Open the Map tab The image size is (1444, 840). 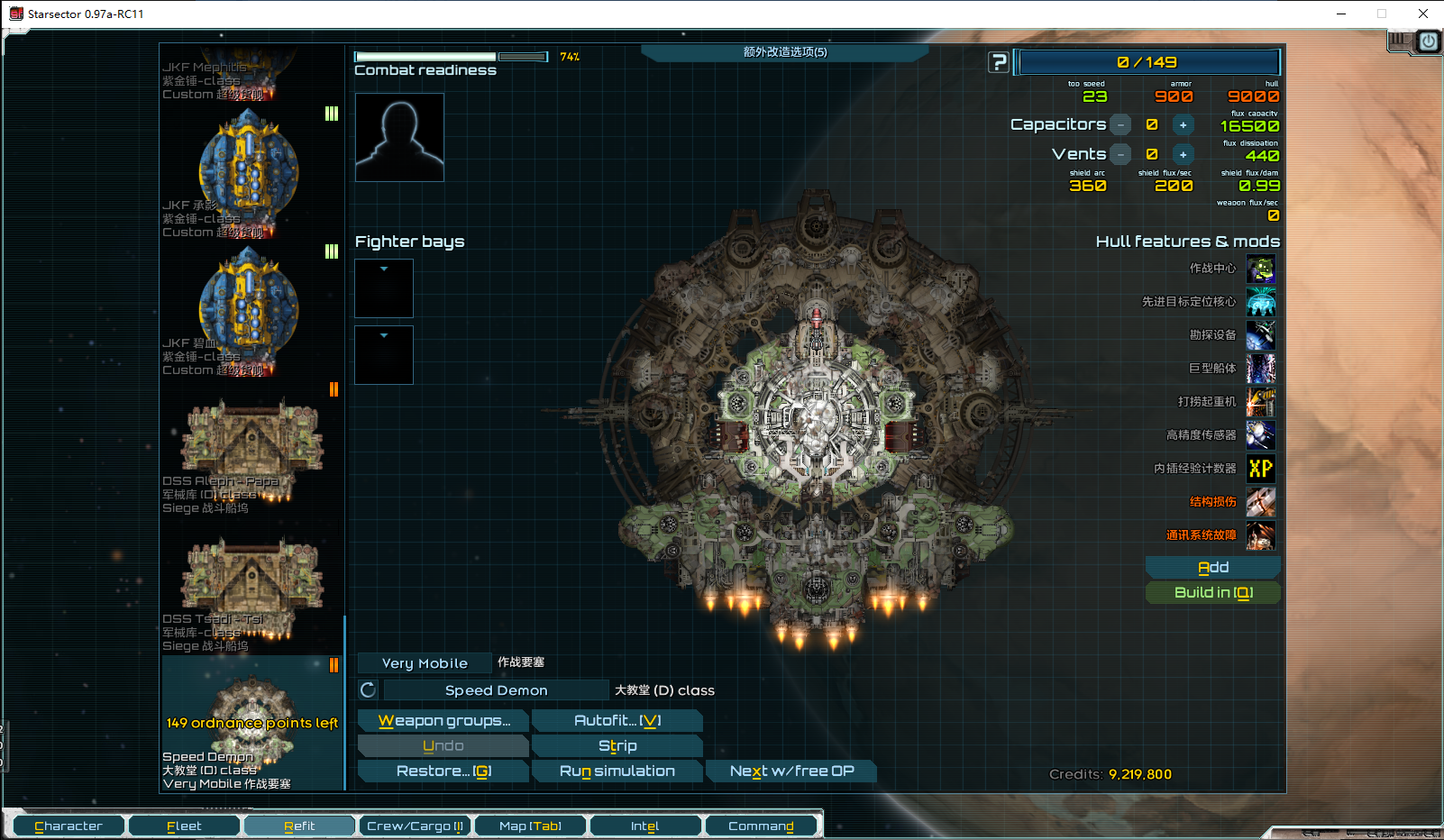(x=530, y=826)
